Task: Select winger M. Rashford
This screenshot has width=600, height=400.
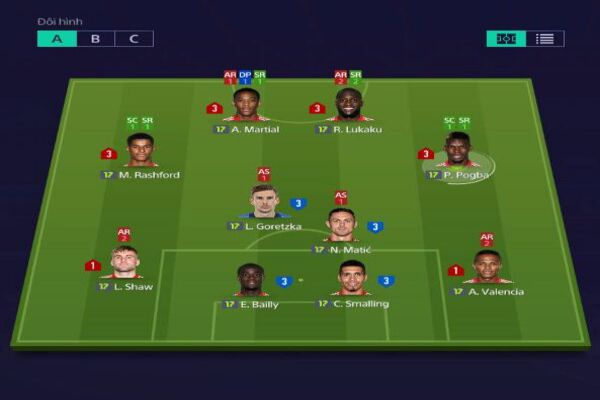Action: point(141,151)
